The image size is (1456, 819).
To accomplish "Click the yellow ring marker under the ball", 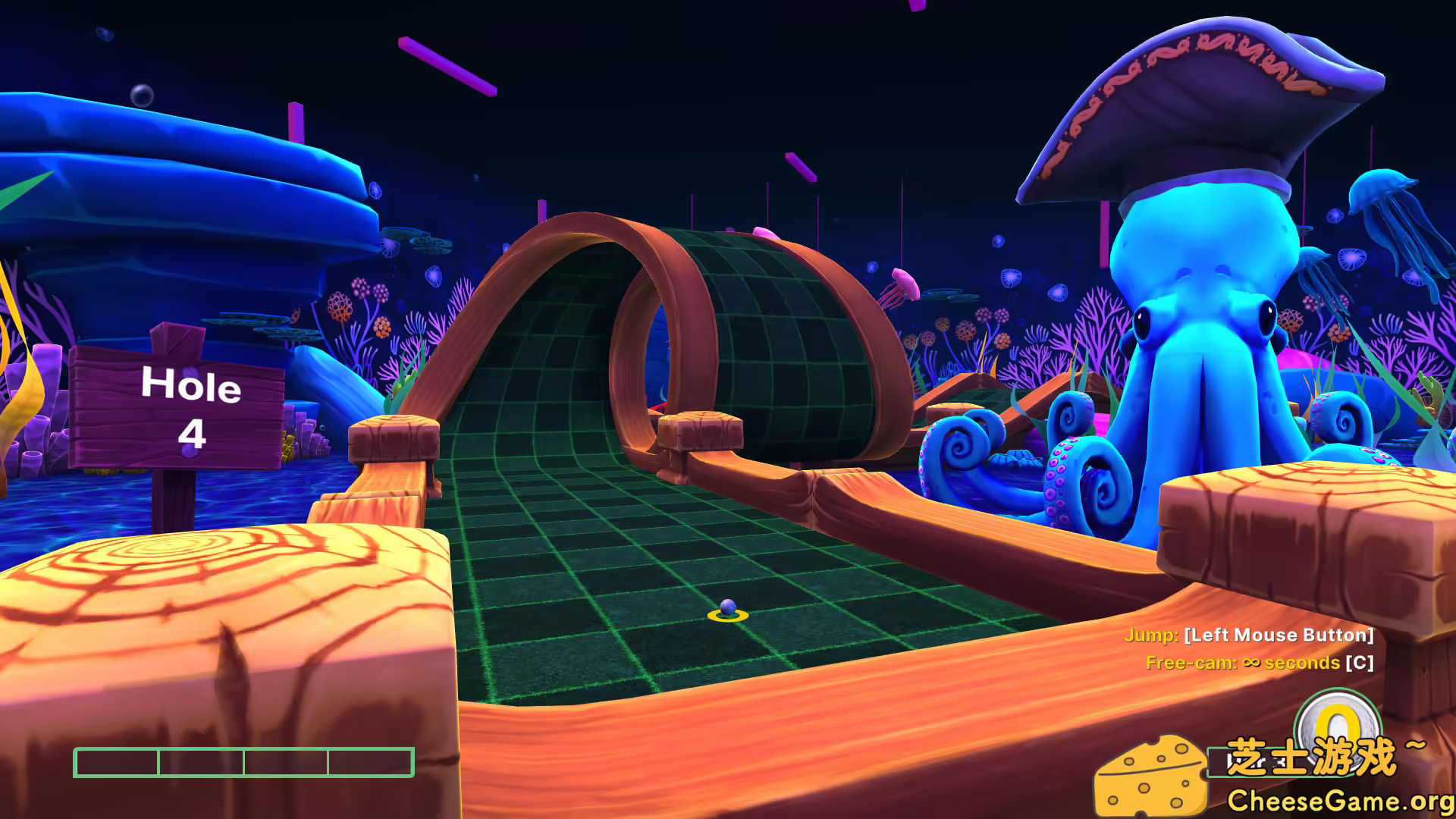I will 726,616.
